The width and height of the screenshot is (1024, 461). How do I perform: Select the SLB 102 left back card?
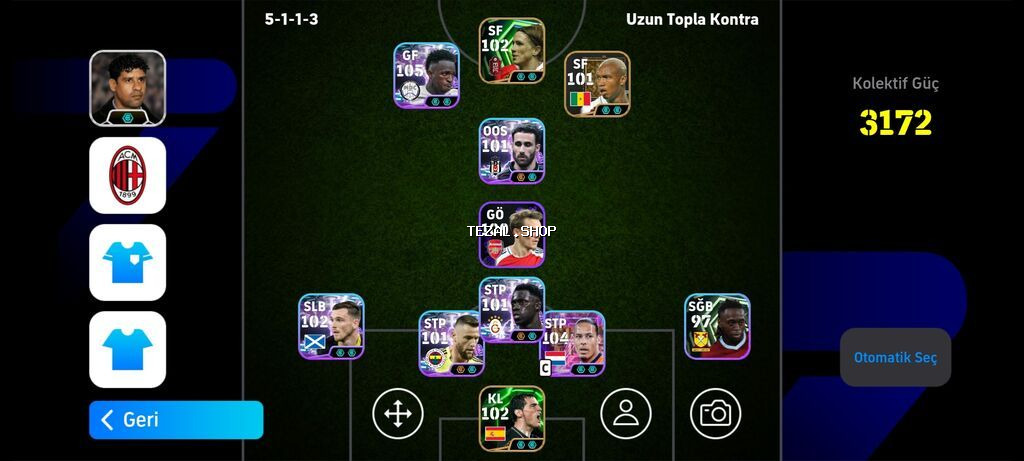click(x=331, y=326)
